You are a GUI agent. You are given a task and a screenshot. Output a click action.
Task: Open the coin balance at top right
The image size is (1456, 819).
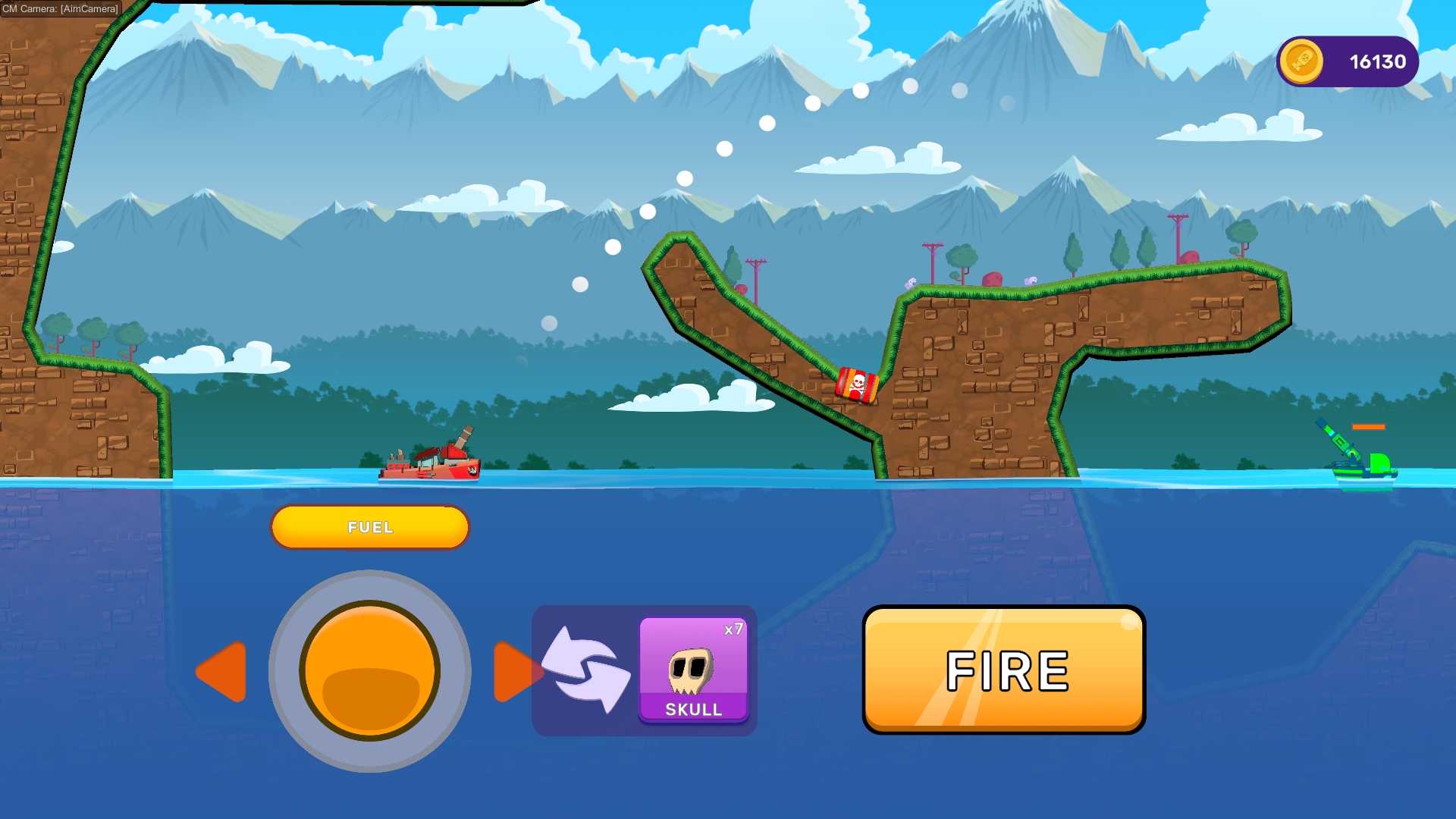[x=1347, y=61]
